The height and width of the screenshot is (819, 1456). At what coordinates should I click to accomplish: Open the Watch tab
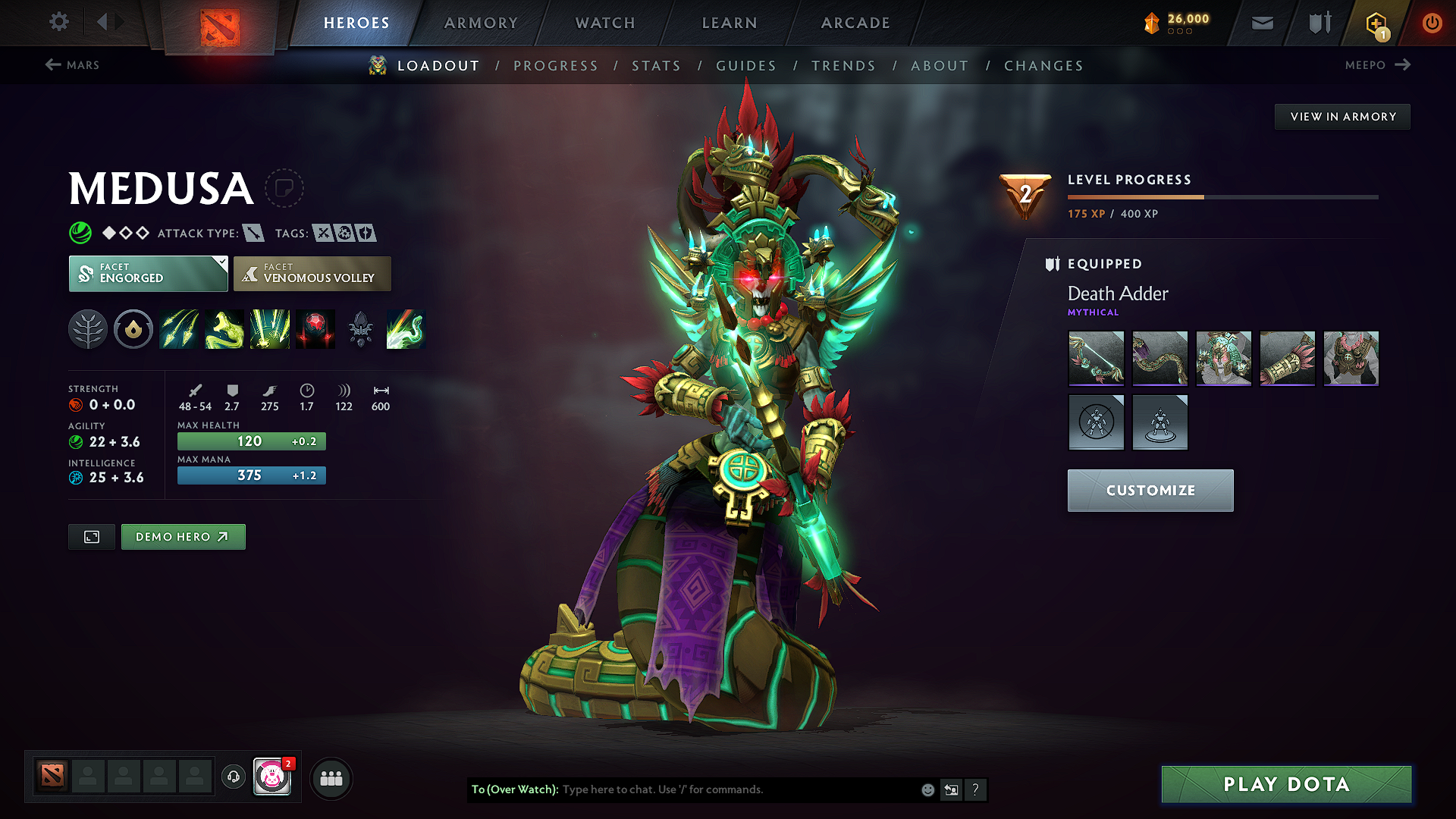click(x=605, y=23)
